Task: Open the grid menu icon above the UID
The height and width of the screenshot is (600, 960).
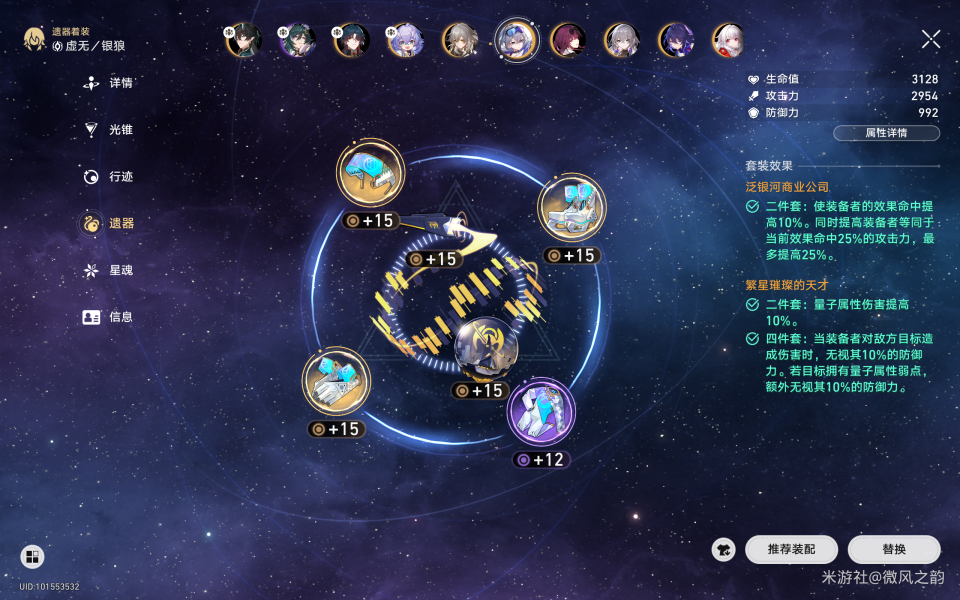Action: pos(32,557)
